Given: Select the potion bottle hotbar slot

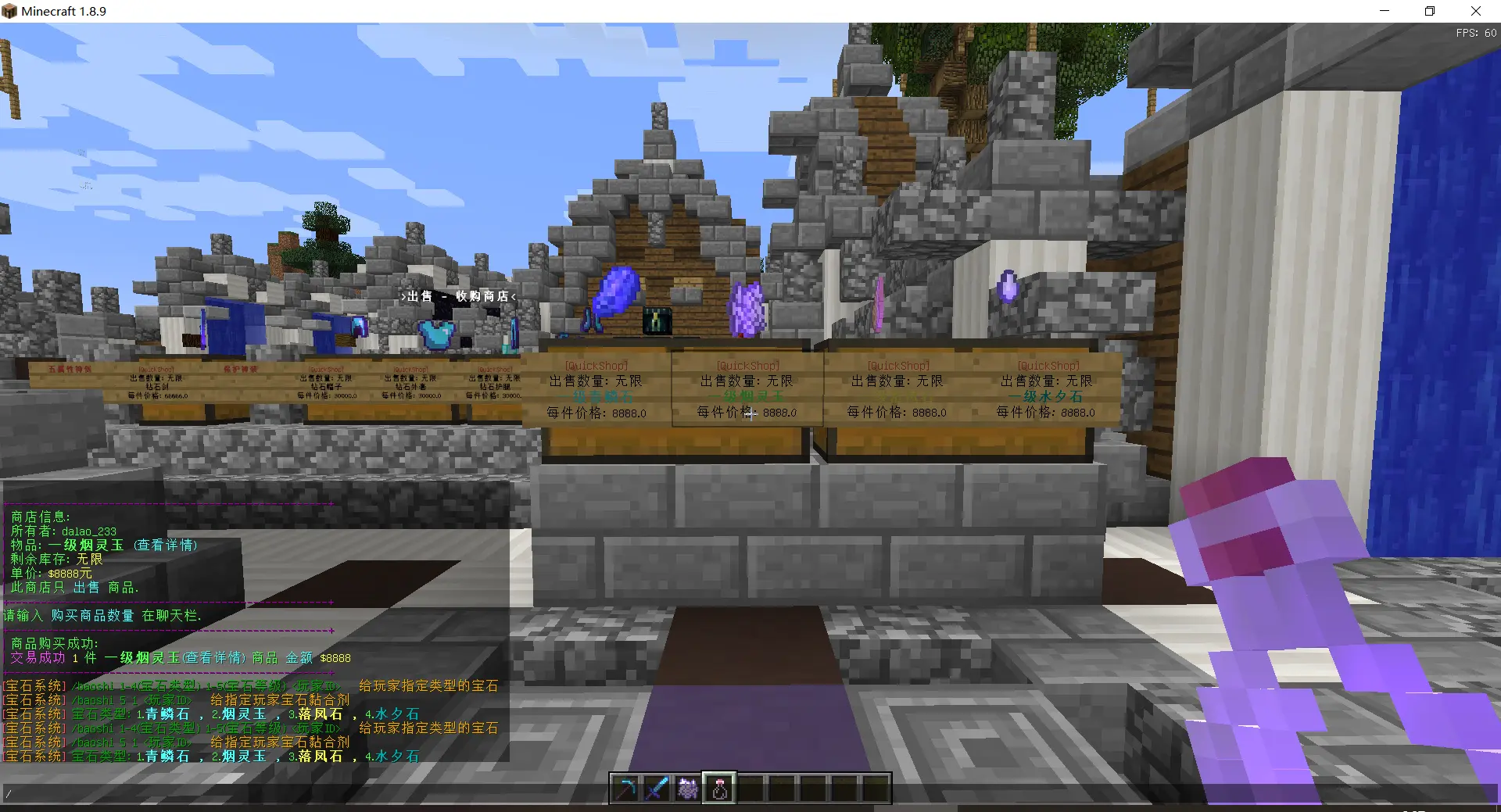Looking at the screenshot, I should pyautogui.click(x=719, y=789).
